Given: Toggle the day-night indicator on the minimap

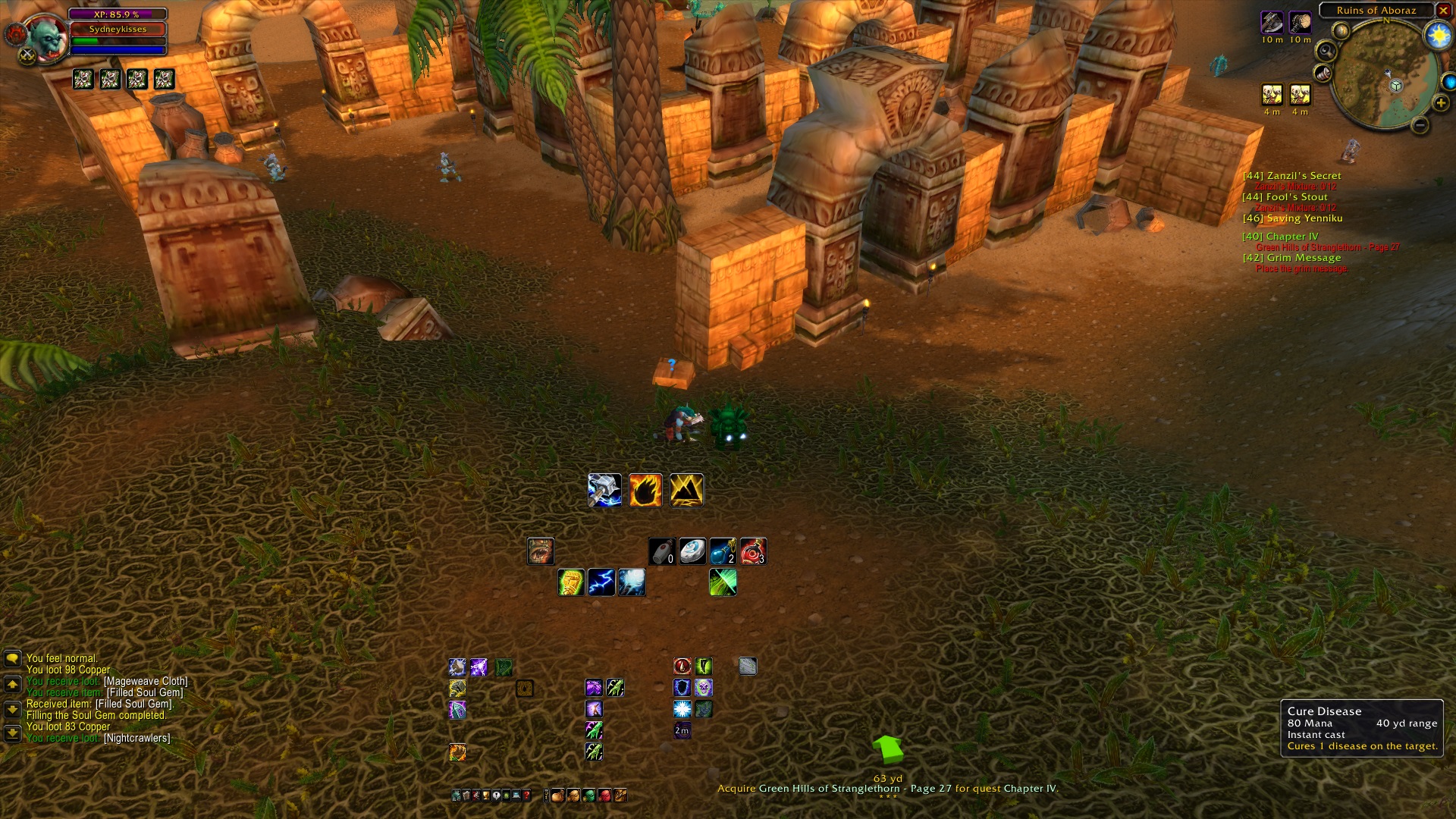Looking at the screenshot, I should tap(1437, 36).
